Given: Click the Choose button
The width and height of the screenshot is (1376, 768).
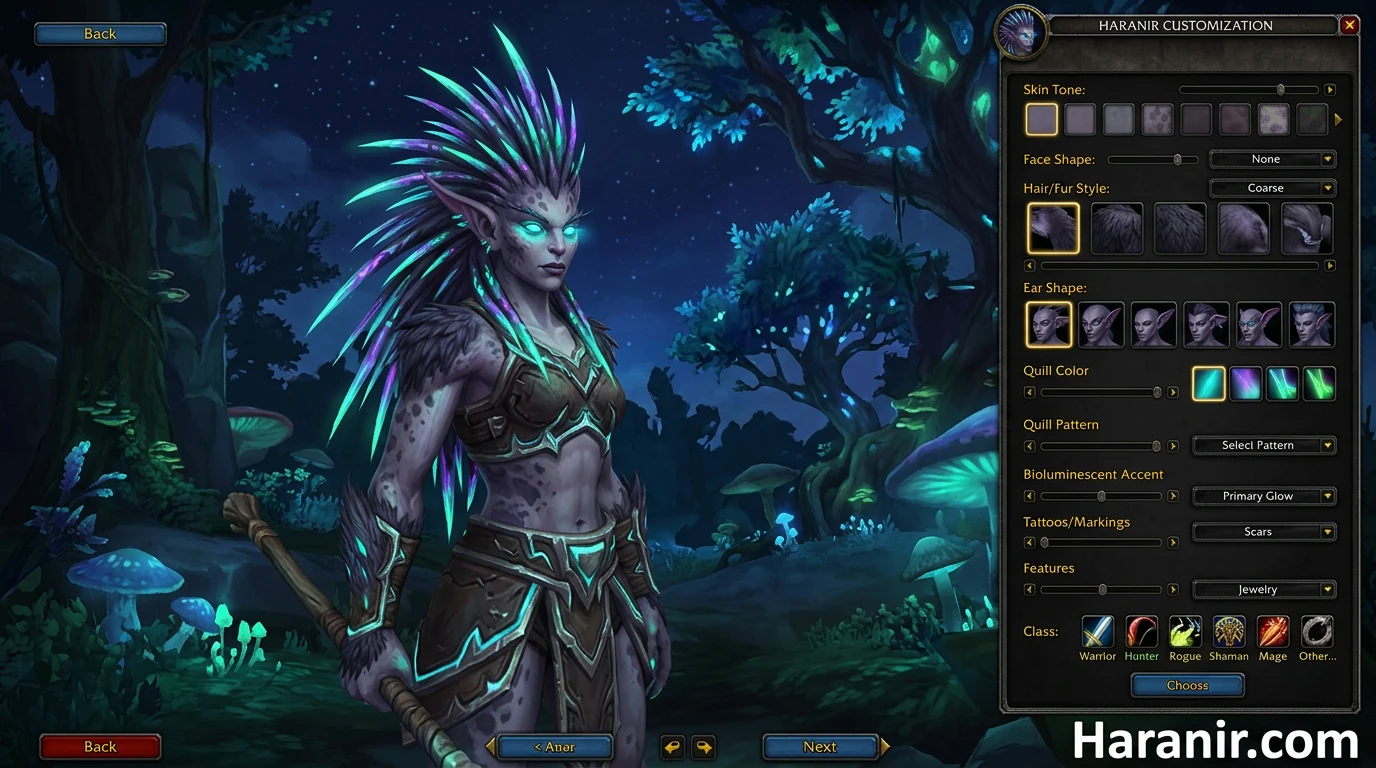Looking at the screenshot, I should tap(1187, 685).
